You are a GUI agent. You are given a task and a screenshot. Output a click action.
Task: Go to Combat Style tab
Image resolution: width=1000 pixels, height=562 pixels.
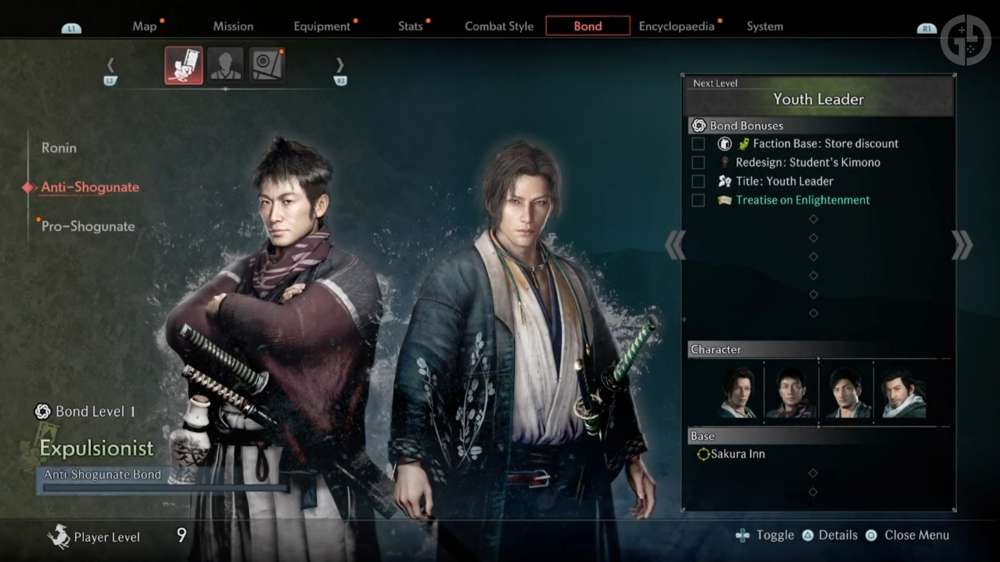click(x=499, y=26)
